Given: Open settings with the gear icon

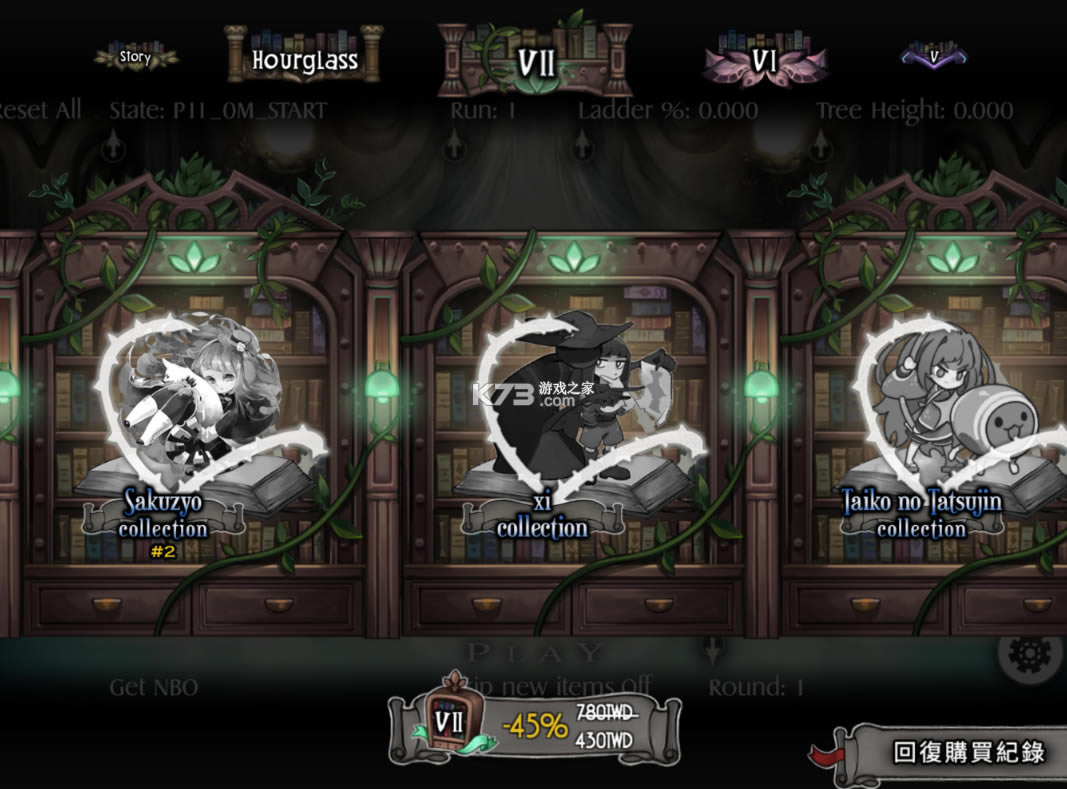Looking at the screenshot, I should pos(1029,653).
